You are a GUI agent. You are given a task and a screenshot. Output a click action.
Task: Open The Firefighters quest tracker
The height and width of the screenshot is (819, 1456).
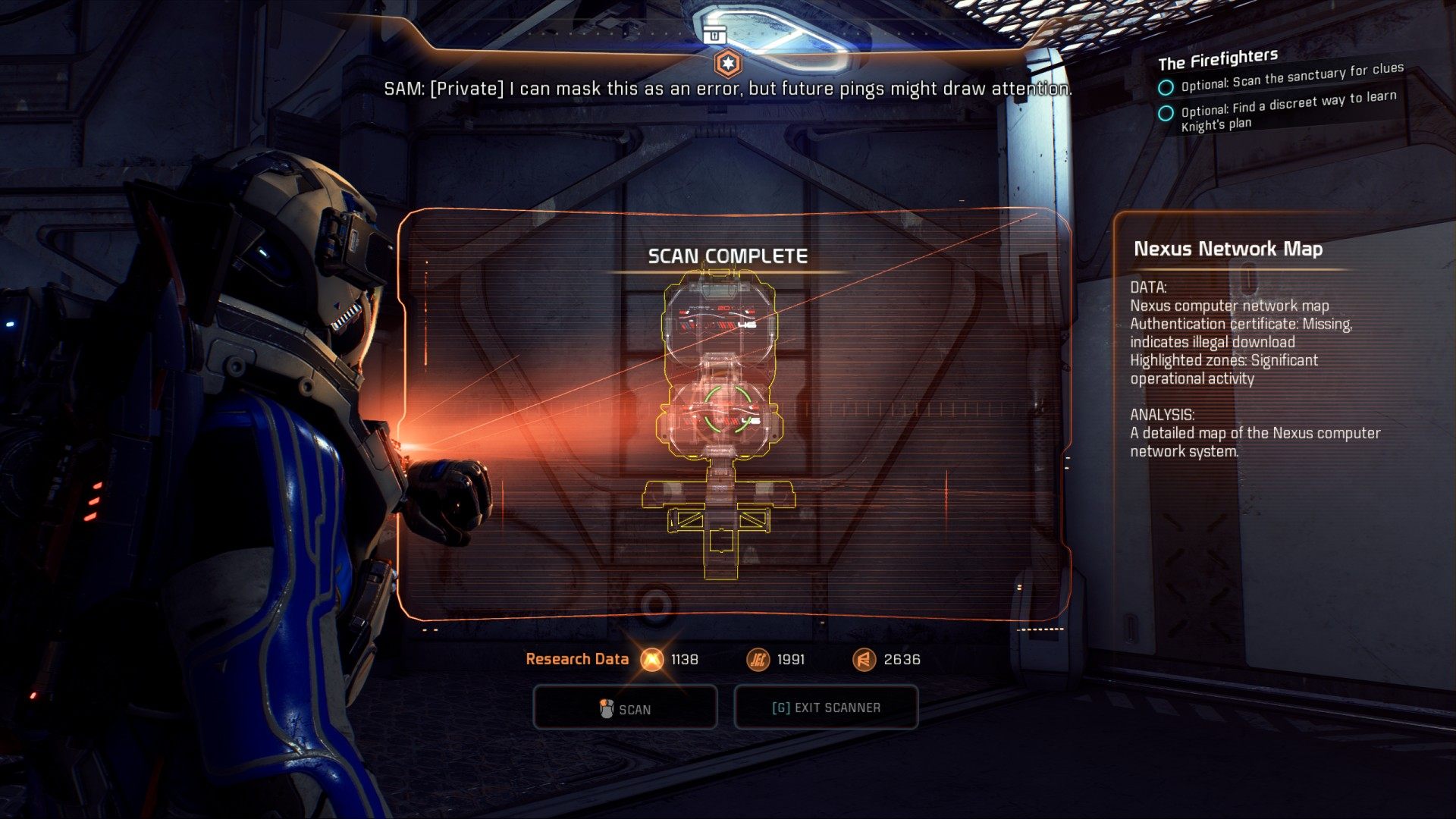(1217, 59)
